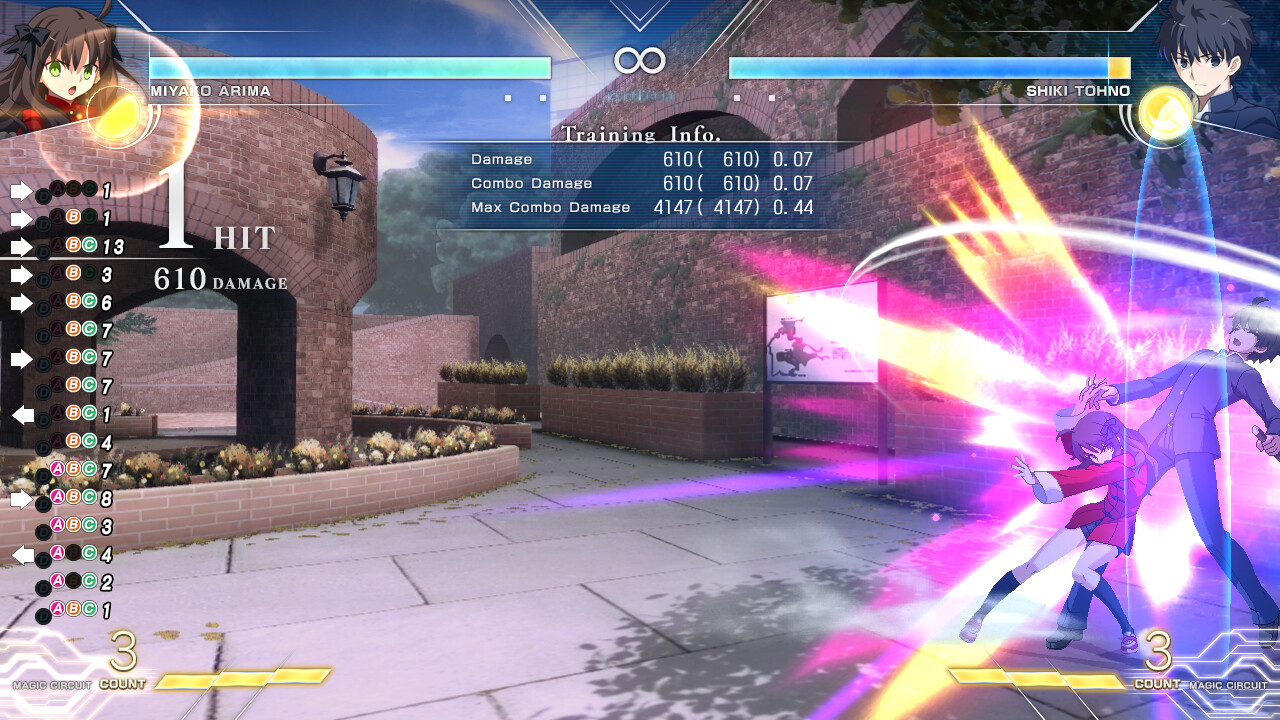
Task: Click the 610 DAMAGE readout under the hit counter
Action: [215, 281]
